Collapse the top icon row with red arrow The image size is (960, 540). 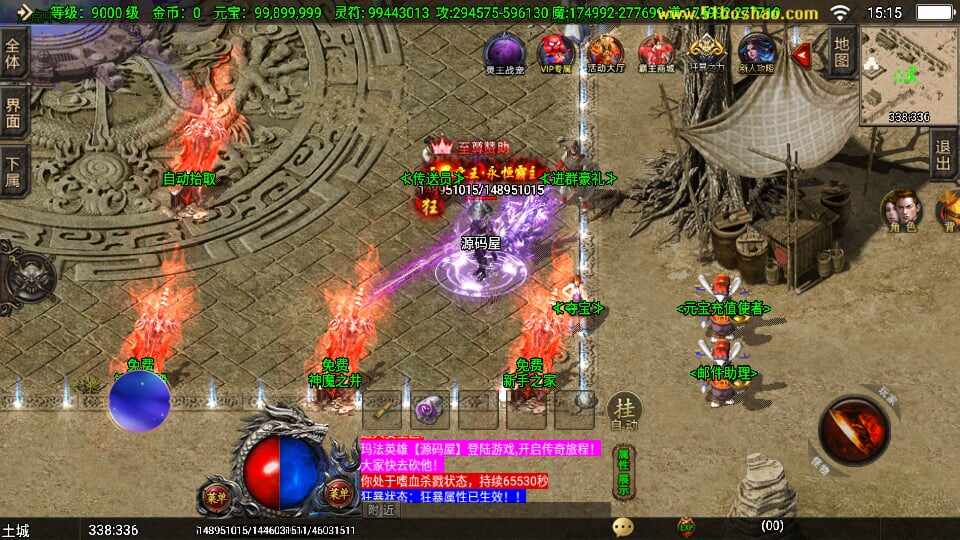pos(801,55)
